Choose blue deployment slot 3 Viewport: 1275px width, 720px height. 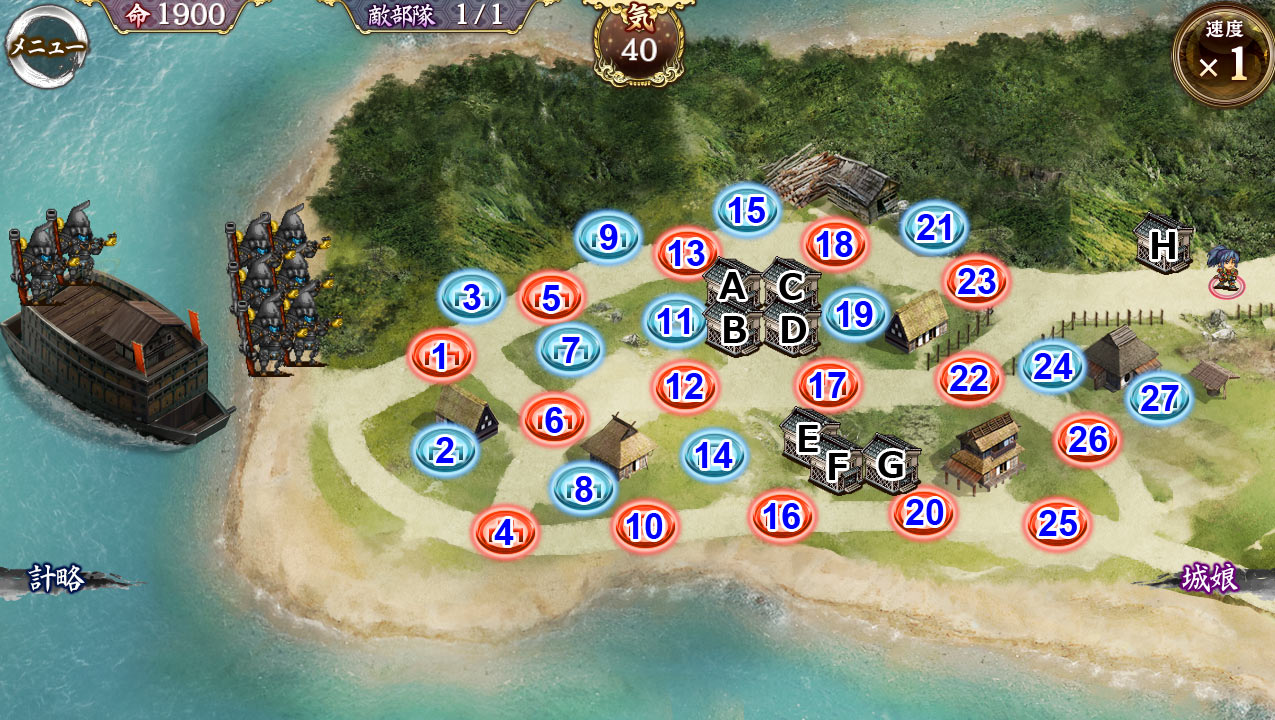tap(471, 297)
